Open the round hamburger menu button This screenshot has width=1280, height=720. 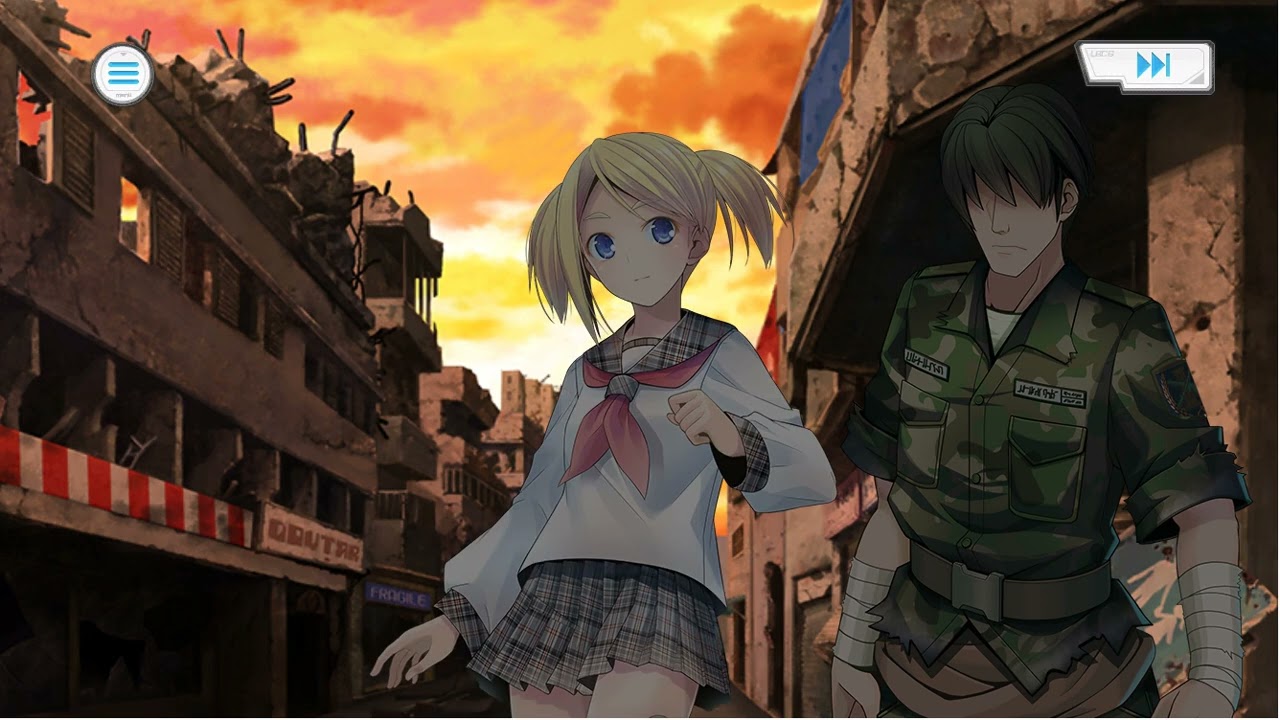tap(122, 73)
